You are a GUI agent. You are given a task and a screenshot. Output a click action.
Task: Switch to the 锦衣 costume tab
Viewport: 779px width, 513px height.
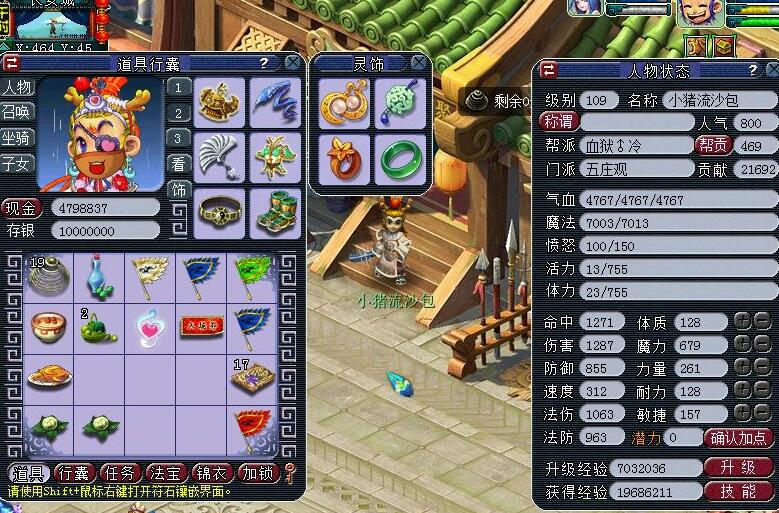click(x=210, y=473)
